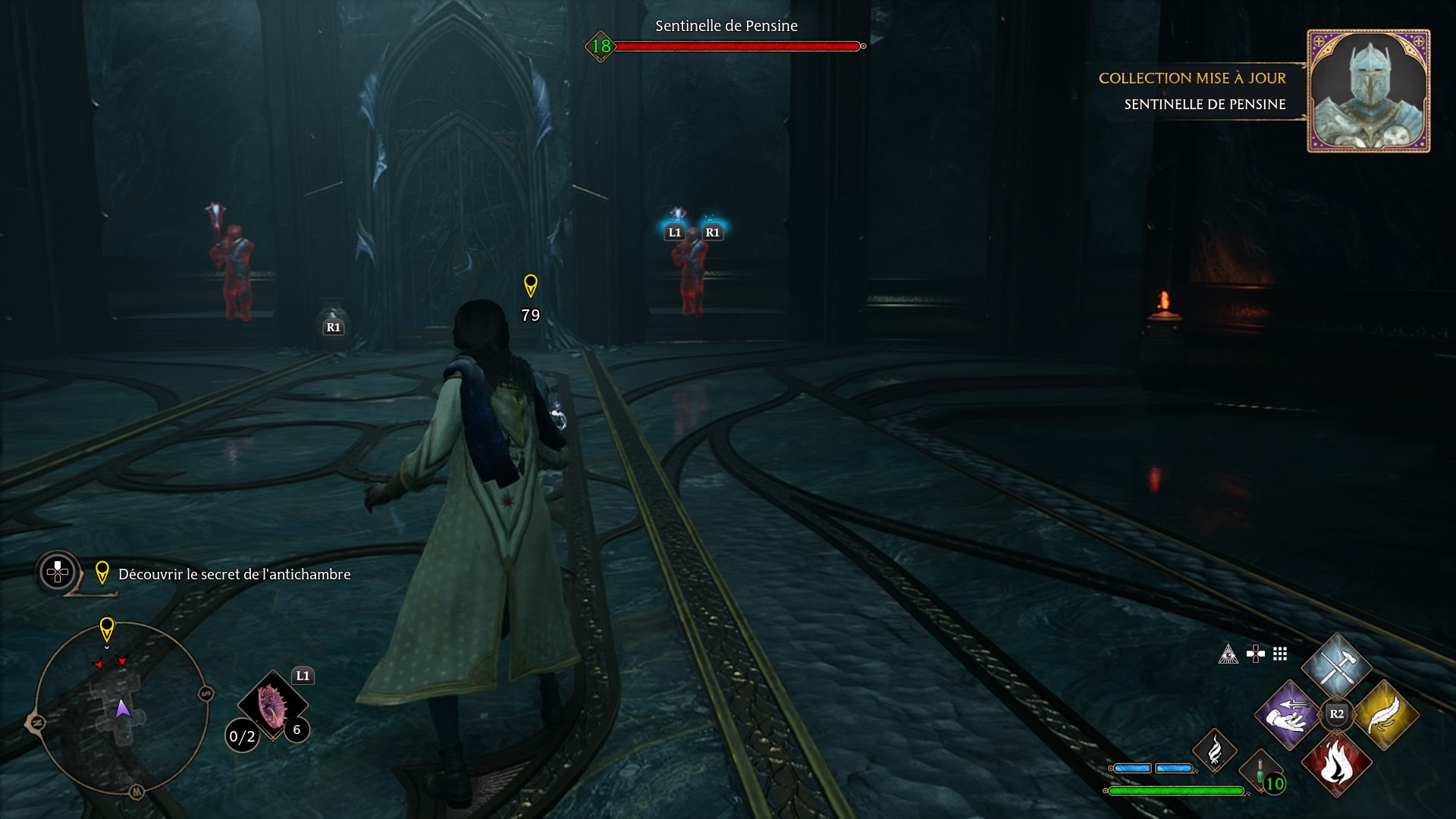Drink the green Wiggenweld potion
1456x819 pixels.
pos(1260,770)
